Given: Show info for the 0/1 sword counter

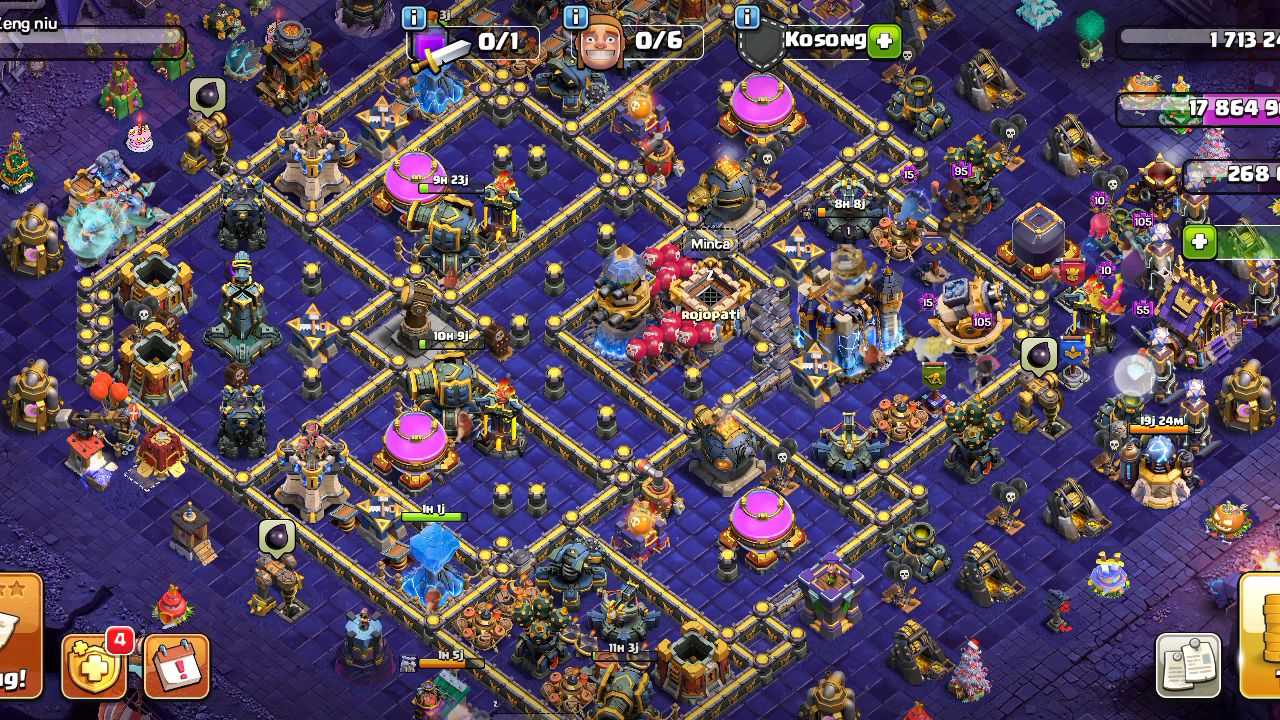Looking at the screenshot, I should pyautogui.click(x=414, y=17).
